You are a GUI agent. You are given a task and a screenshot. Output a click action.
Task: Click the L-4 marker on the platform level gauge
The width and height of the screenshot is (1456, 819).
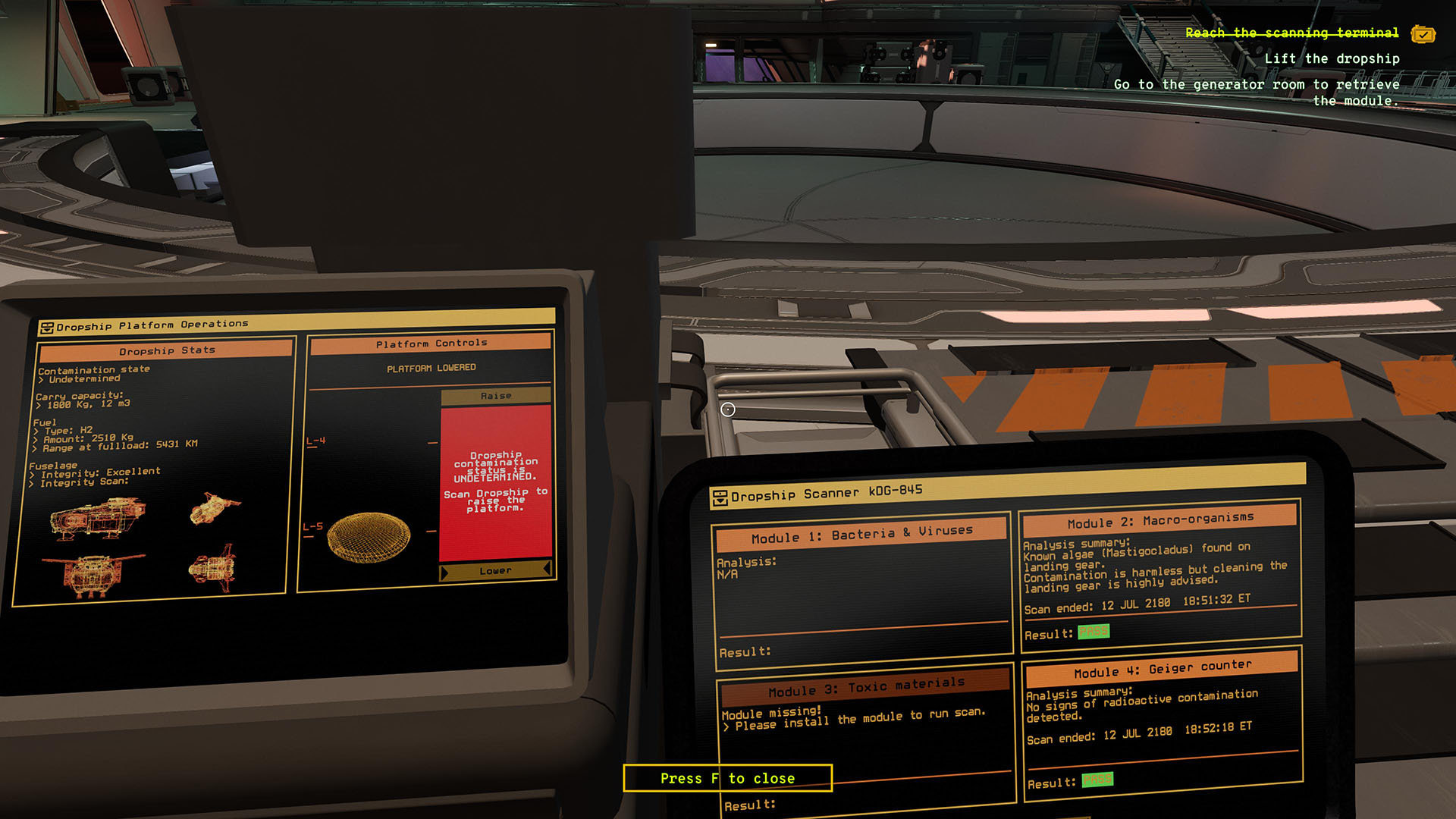coord(316,440)
